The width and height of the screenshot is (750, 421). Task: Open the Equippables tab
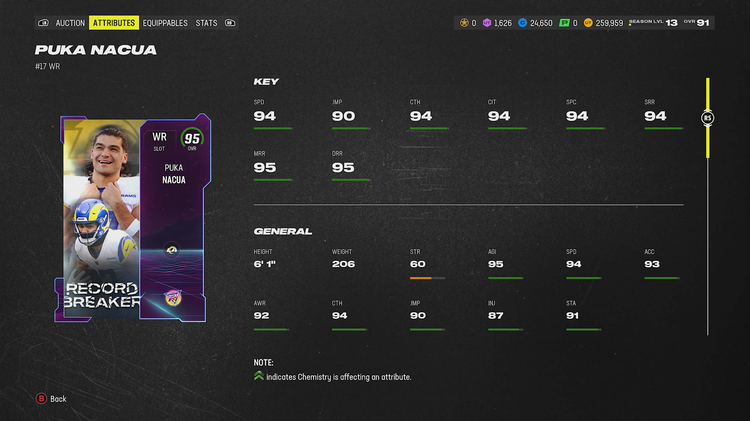pos(165,22)
